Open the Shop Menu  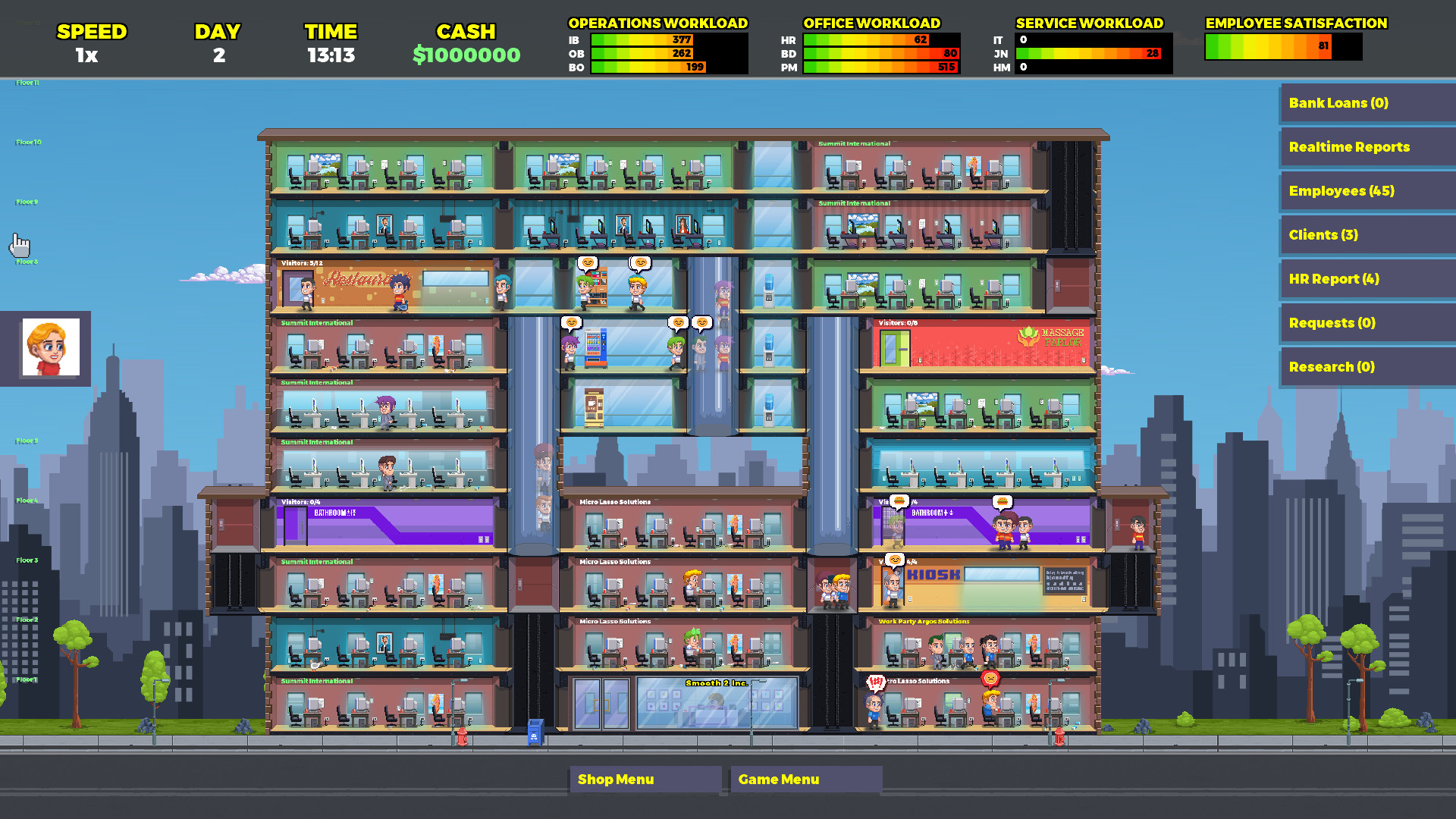(645, 779)
